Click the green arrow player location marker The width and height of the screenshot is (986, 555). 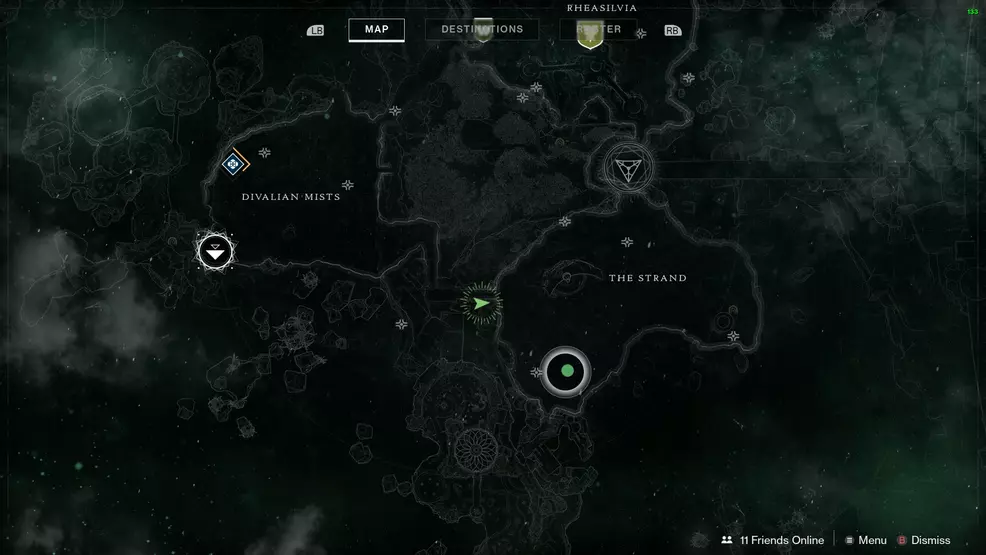coord(481,303)
